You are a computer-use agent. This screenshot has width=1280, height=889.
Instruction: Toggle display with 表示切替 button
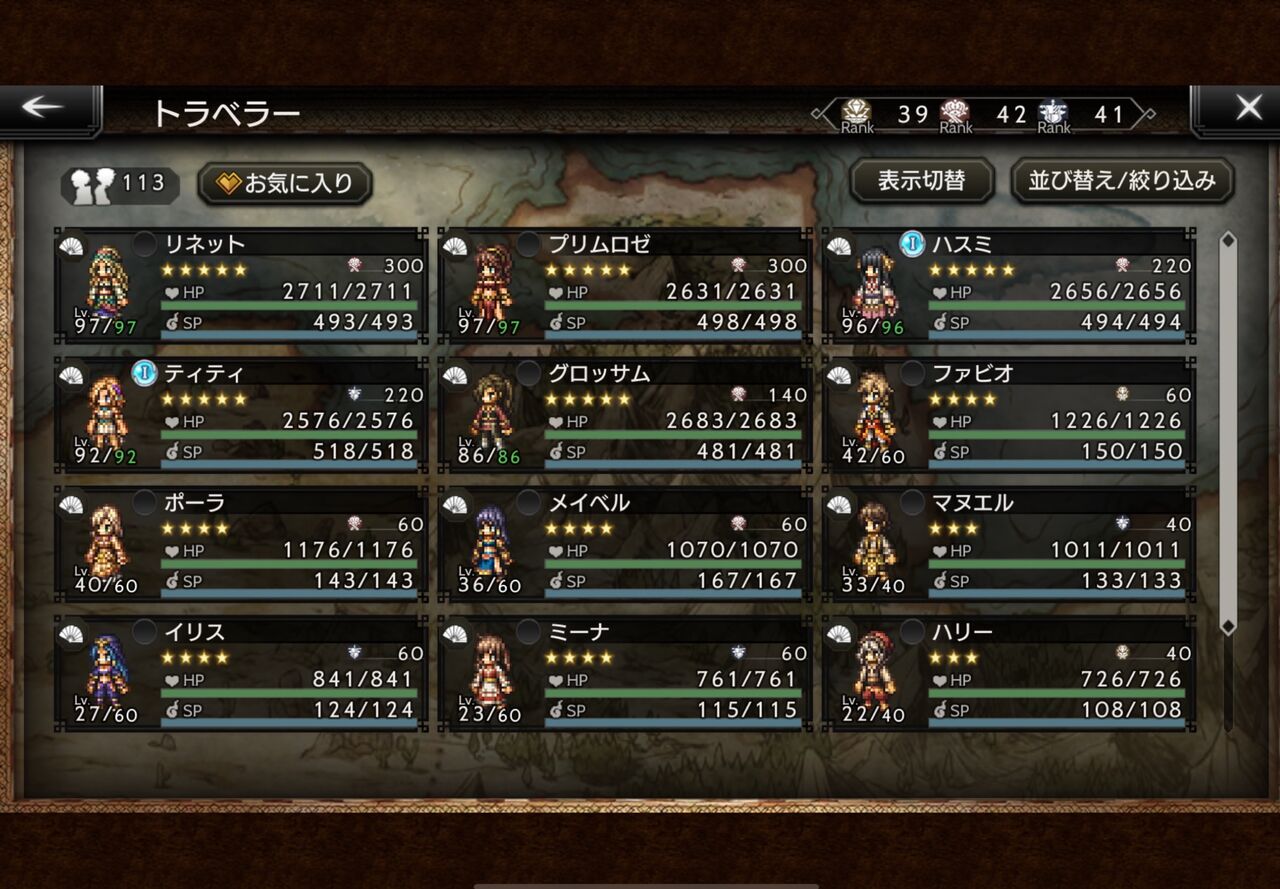click(x=921, y=181)
